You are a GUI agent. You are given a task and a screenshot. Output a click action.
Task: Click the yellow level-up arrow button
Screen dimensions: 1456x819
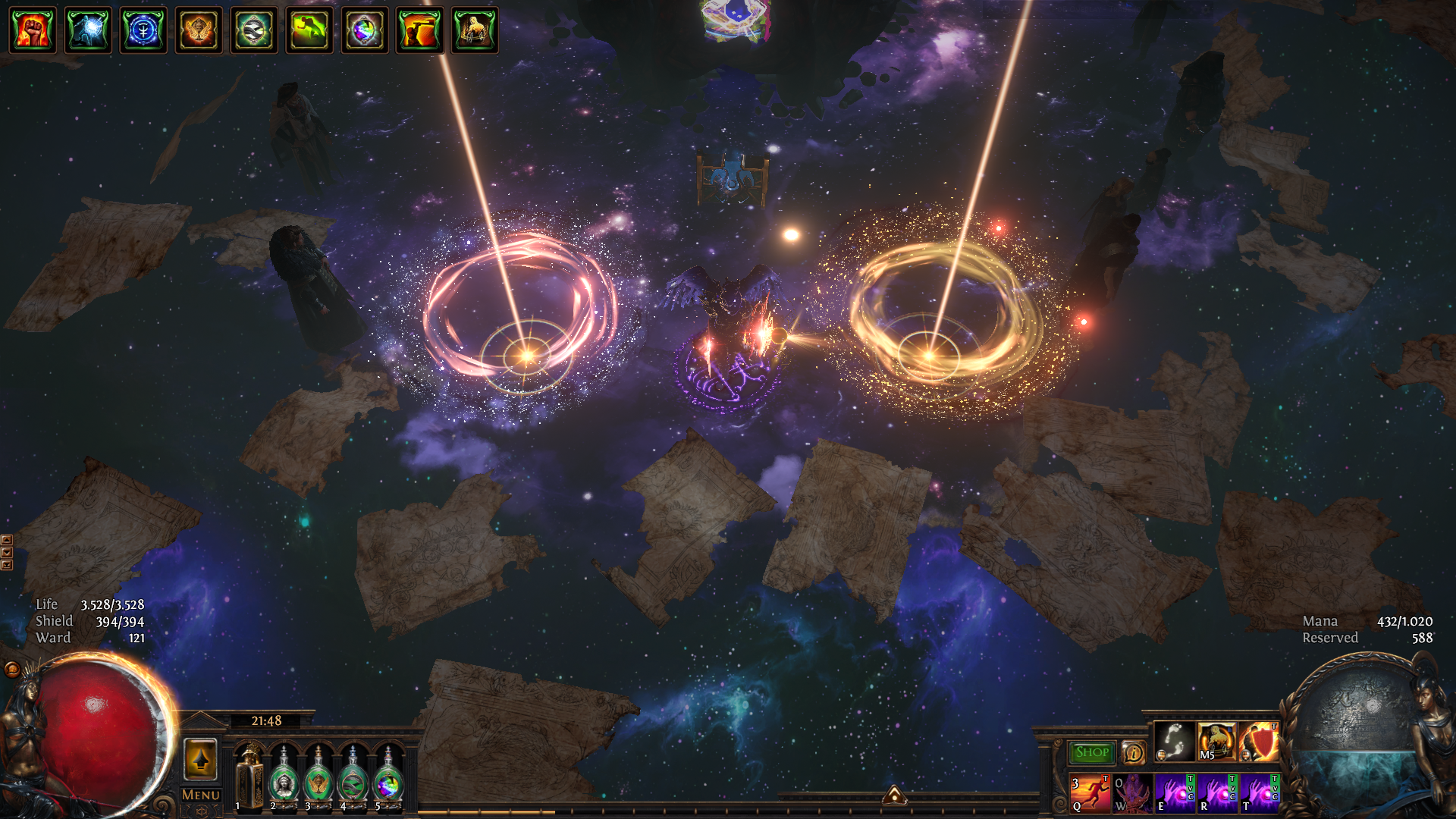point(201,759)
